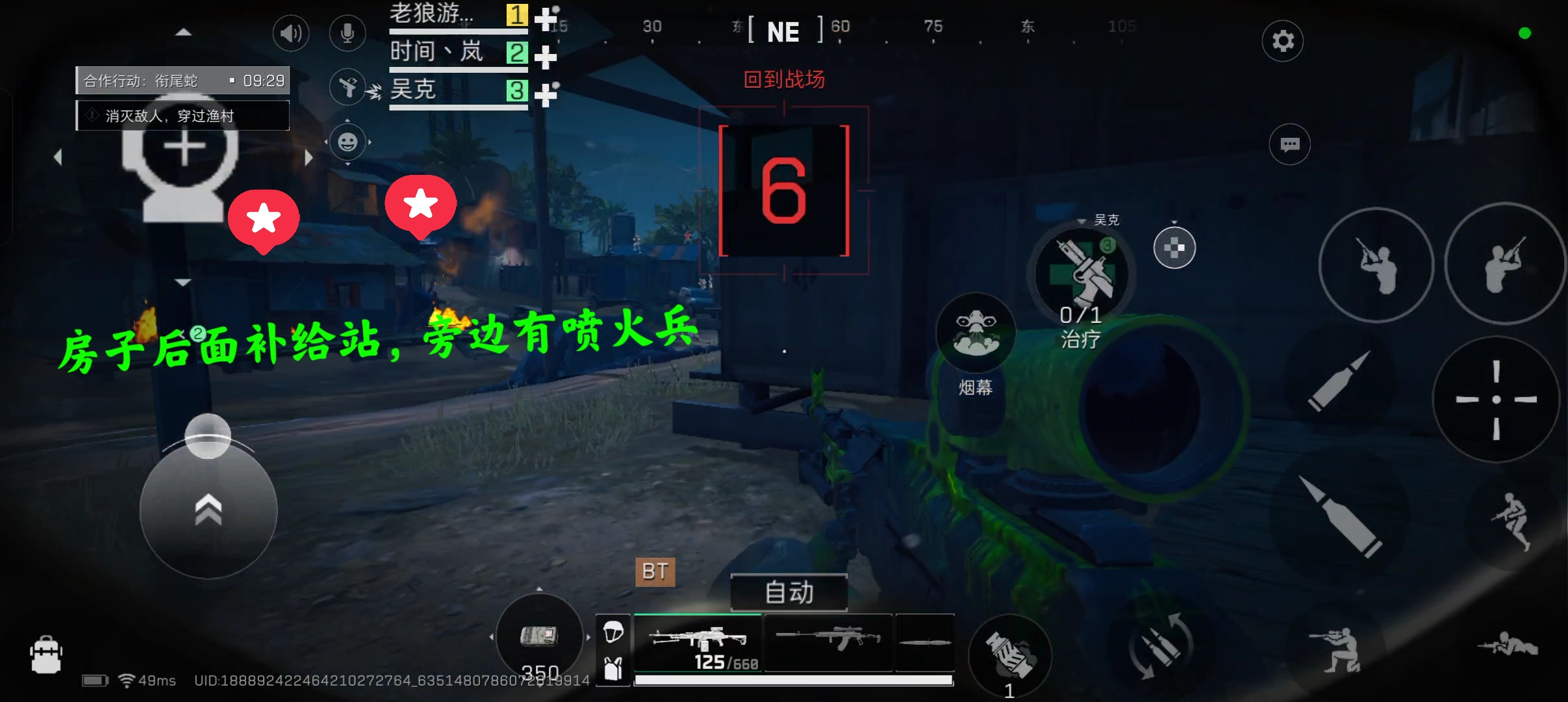Throw the grenade item

coord(1009,653)
